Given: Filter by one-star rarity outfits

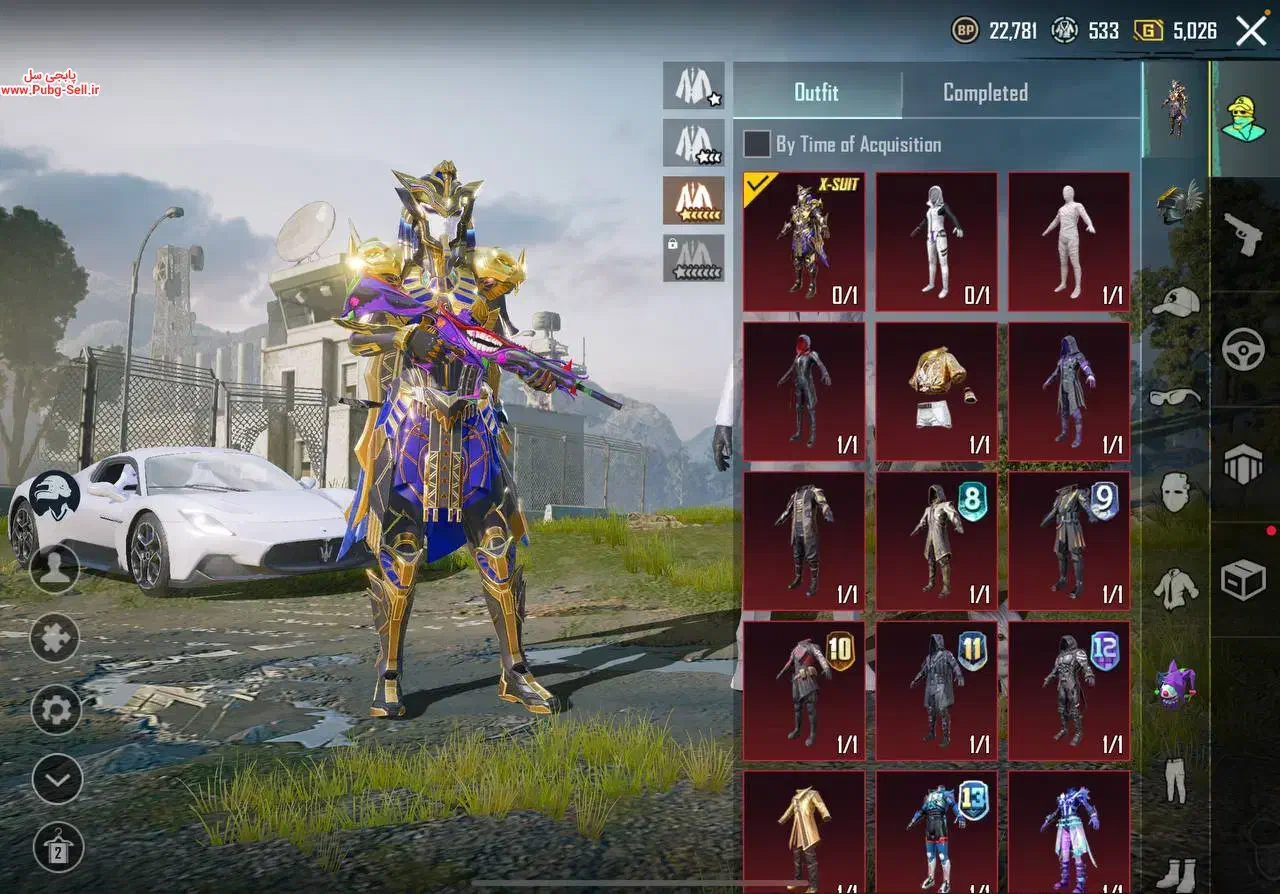Looking at the screenshot, I should click(x=694, y=86).
